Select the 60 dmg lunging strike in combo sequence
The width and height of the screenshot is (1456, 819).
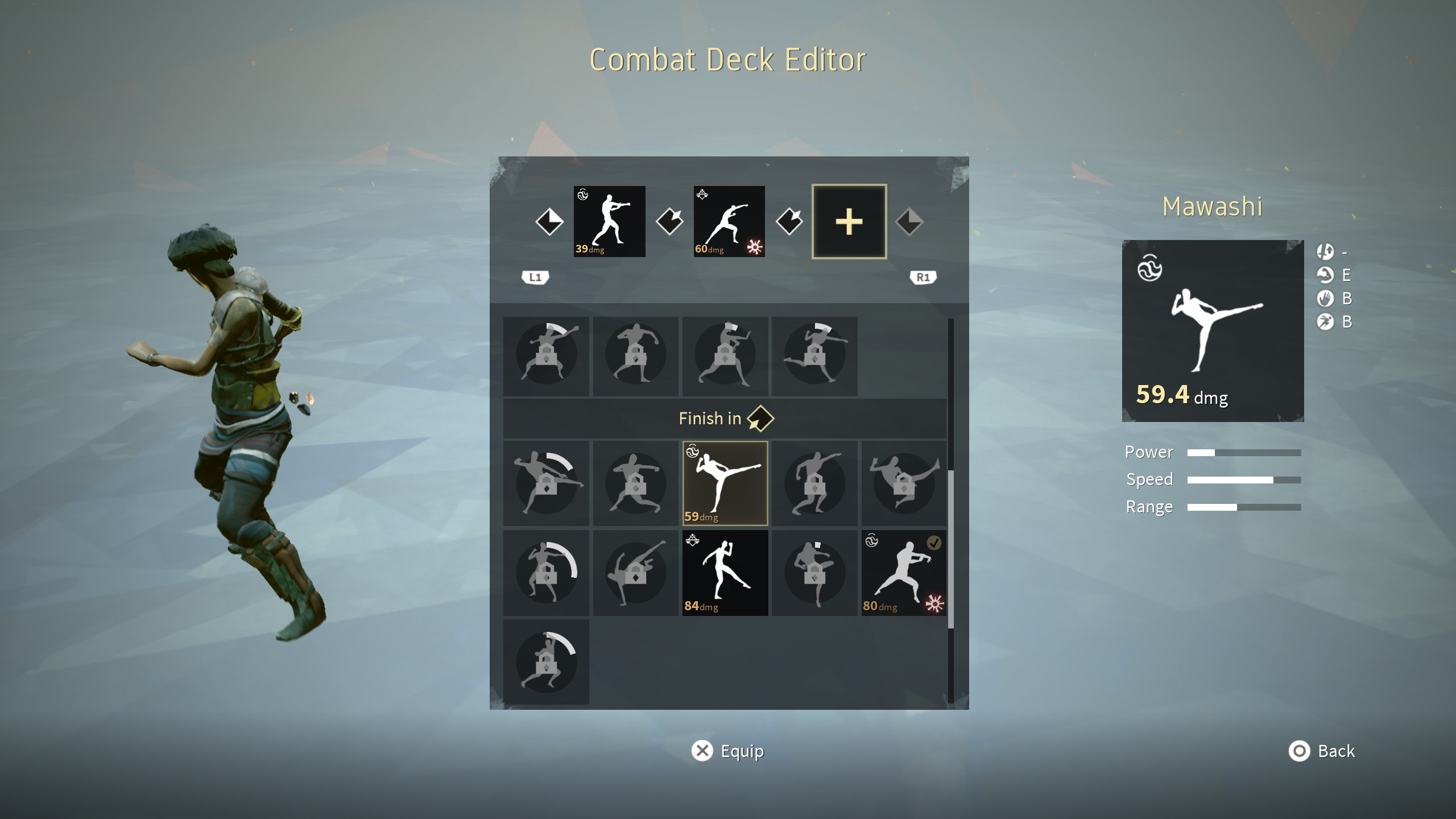tap(730, 222)
